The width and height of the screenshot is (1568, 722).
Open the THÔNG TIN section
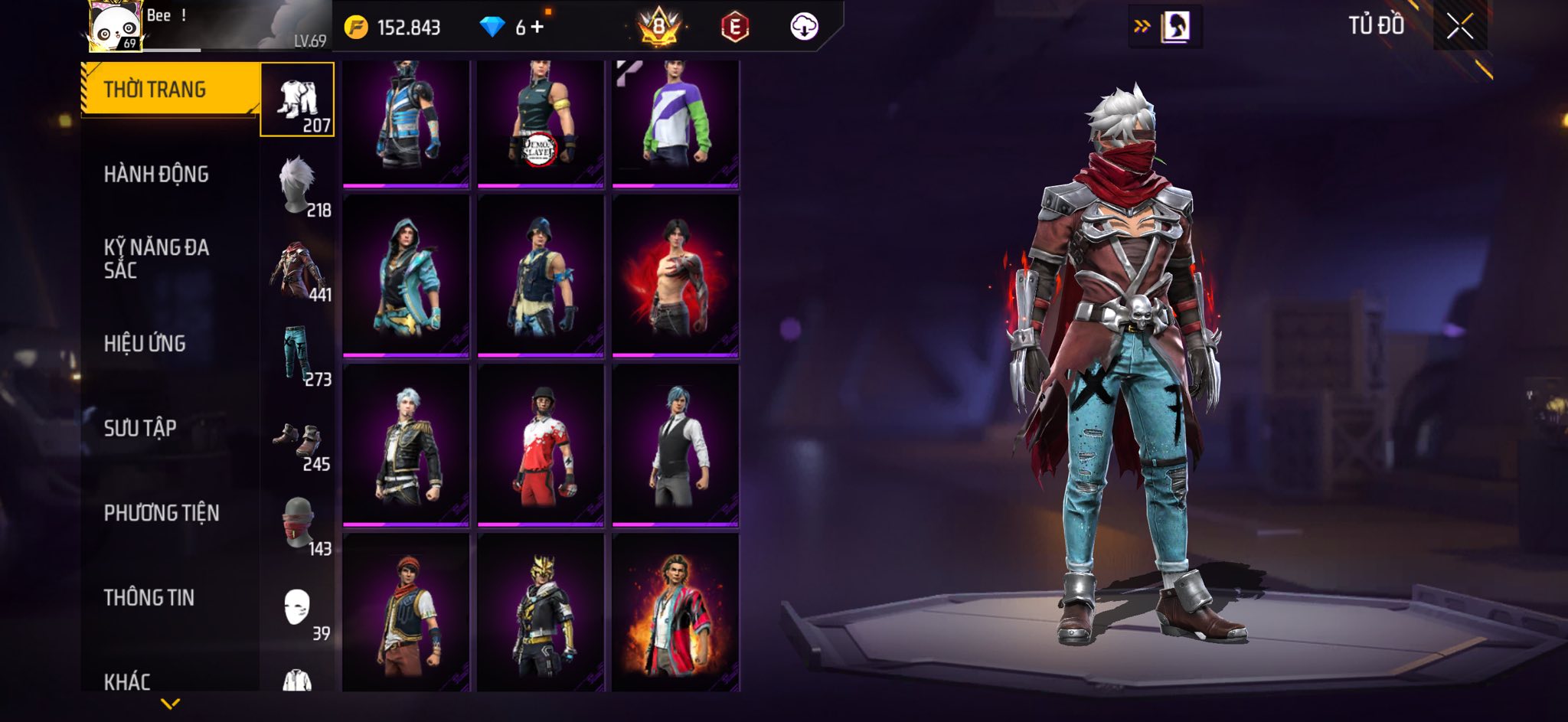click(x=149, y=597)
